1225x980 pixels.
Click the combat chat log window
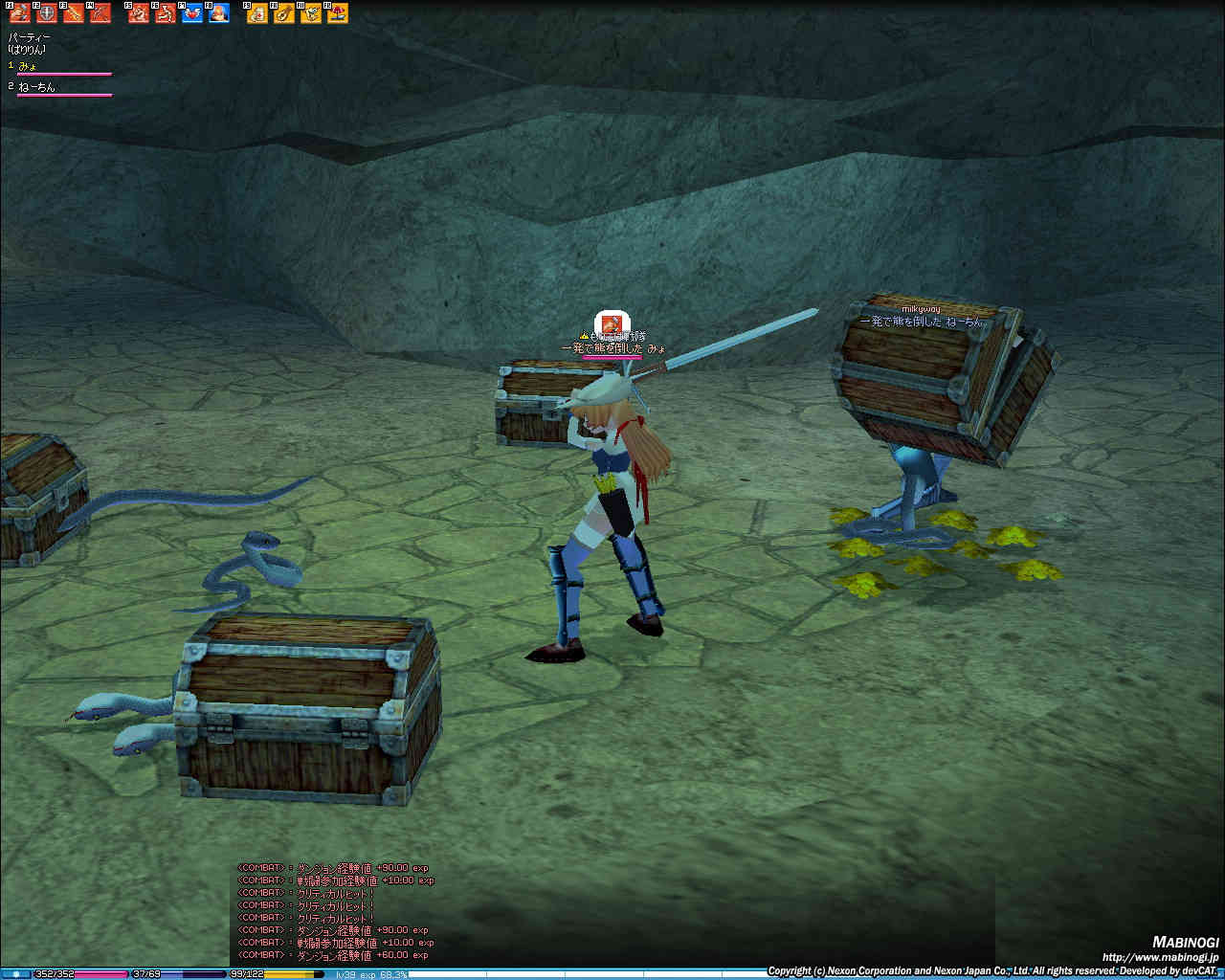[335, 911]
